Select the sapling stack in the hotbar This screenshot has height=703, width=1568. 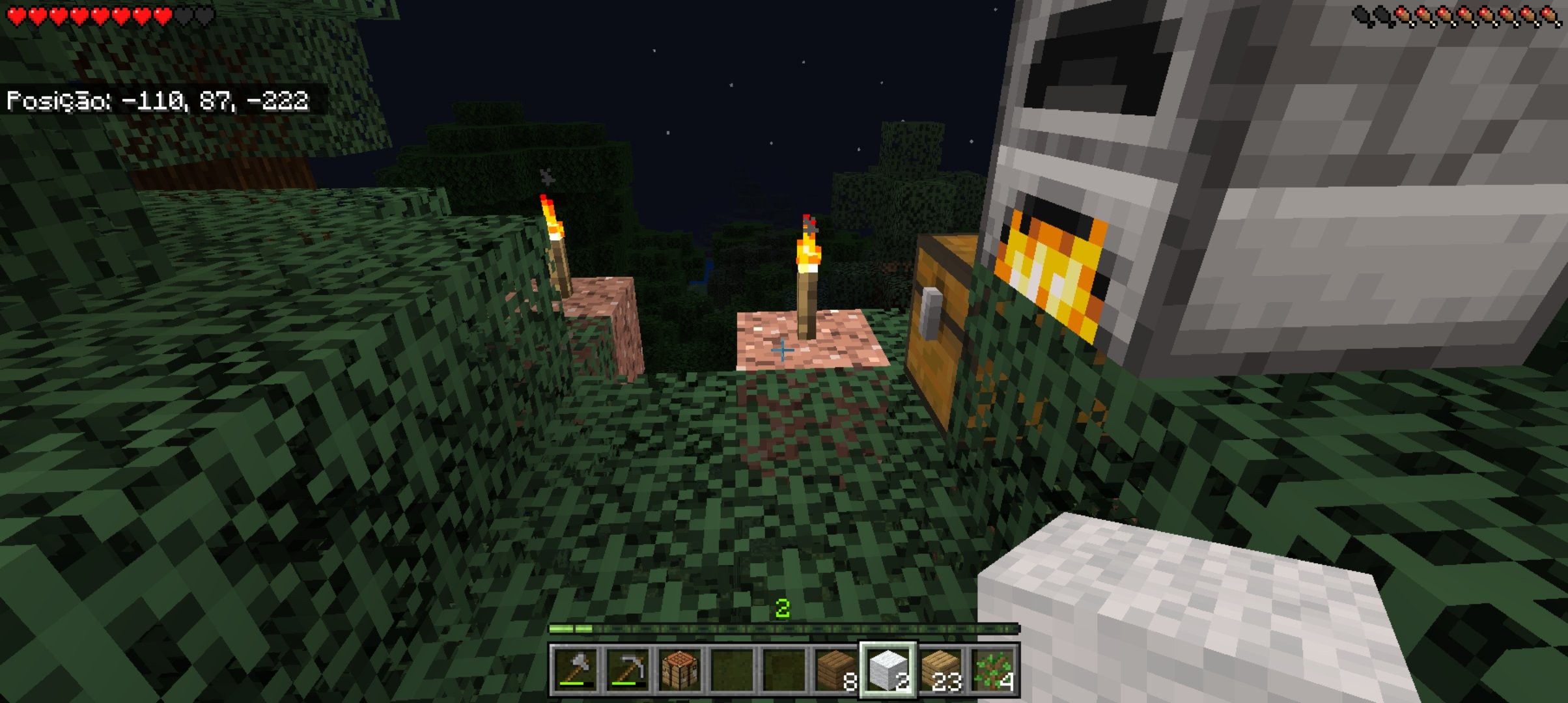[x=994, y=670]
